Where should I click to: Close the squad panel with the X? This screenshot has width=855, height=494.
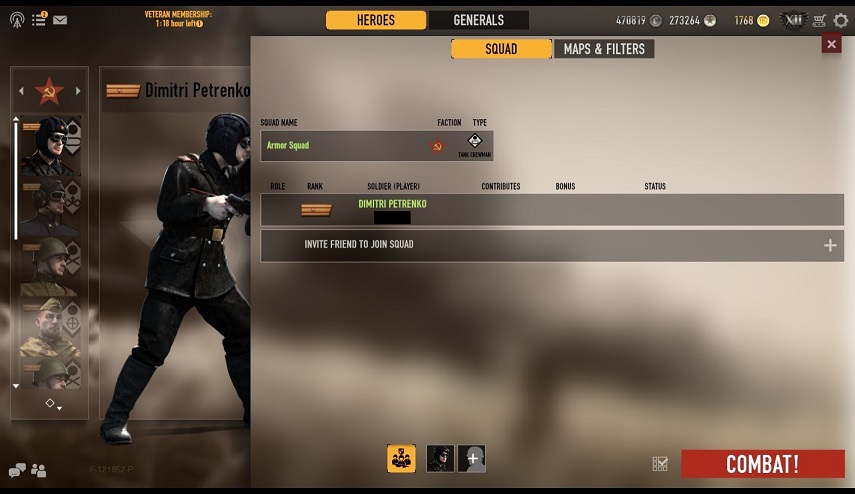(x=831, y=43)
